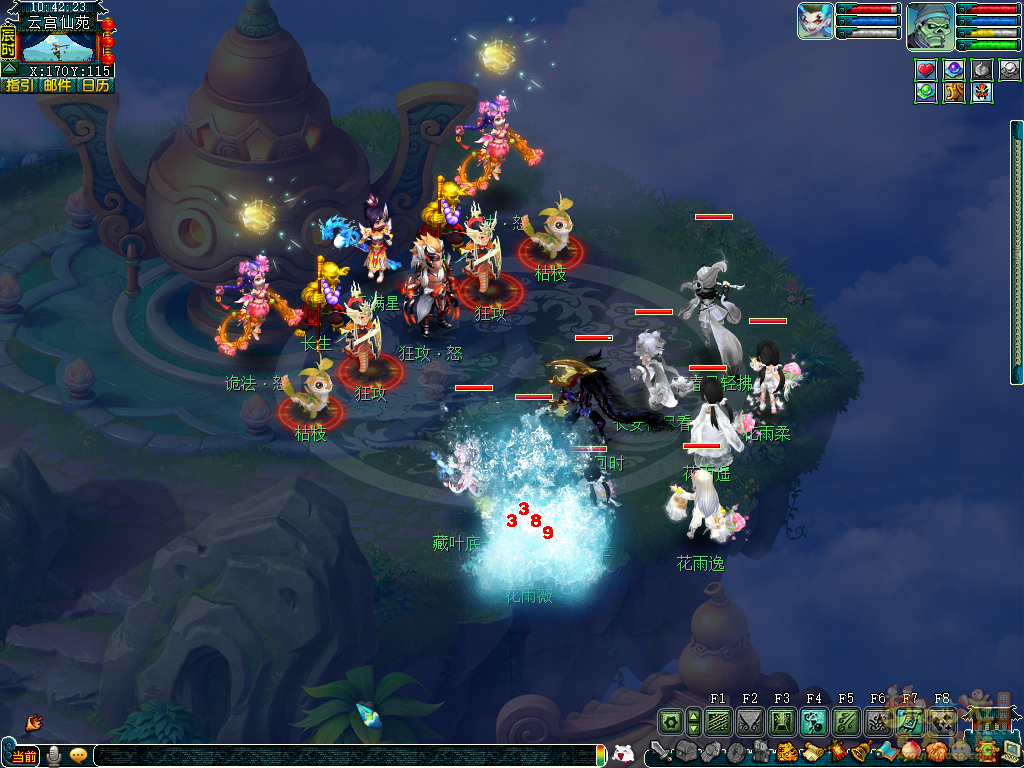
Task: Select the blue-haired pet portrait
Action: coord(815,21)
